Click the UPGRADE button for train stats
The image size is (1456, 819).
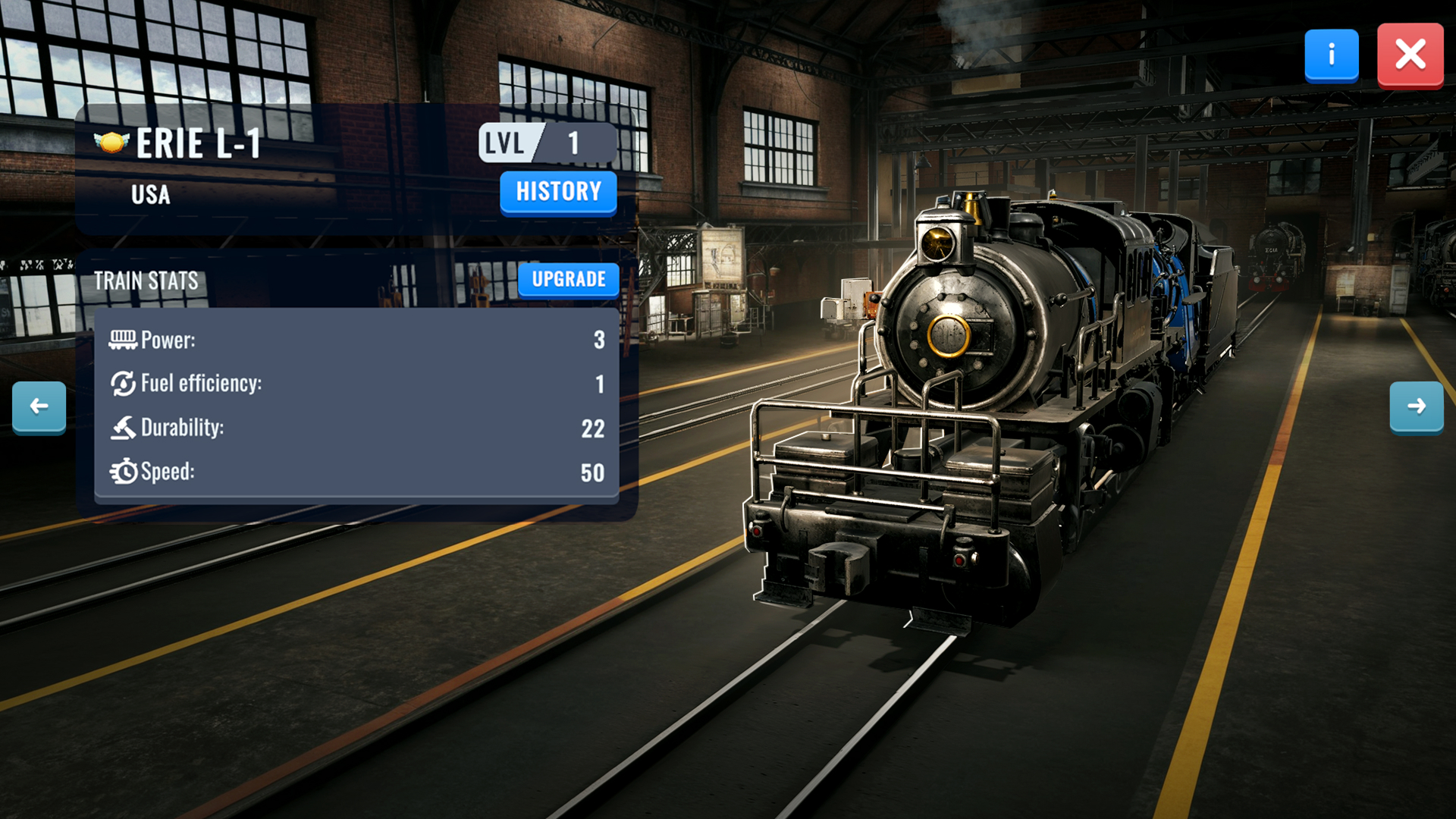point(568,279)
